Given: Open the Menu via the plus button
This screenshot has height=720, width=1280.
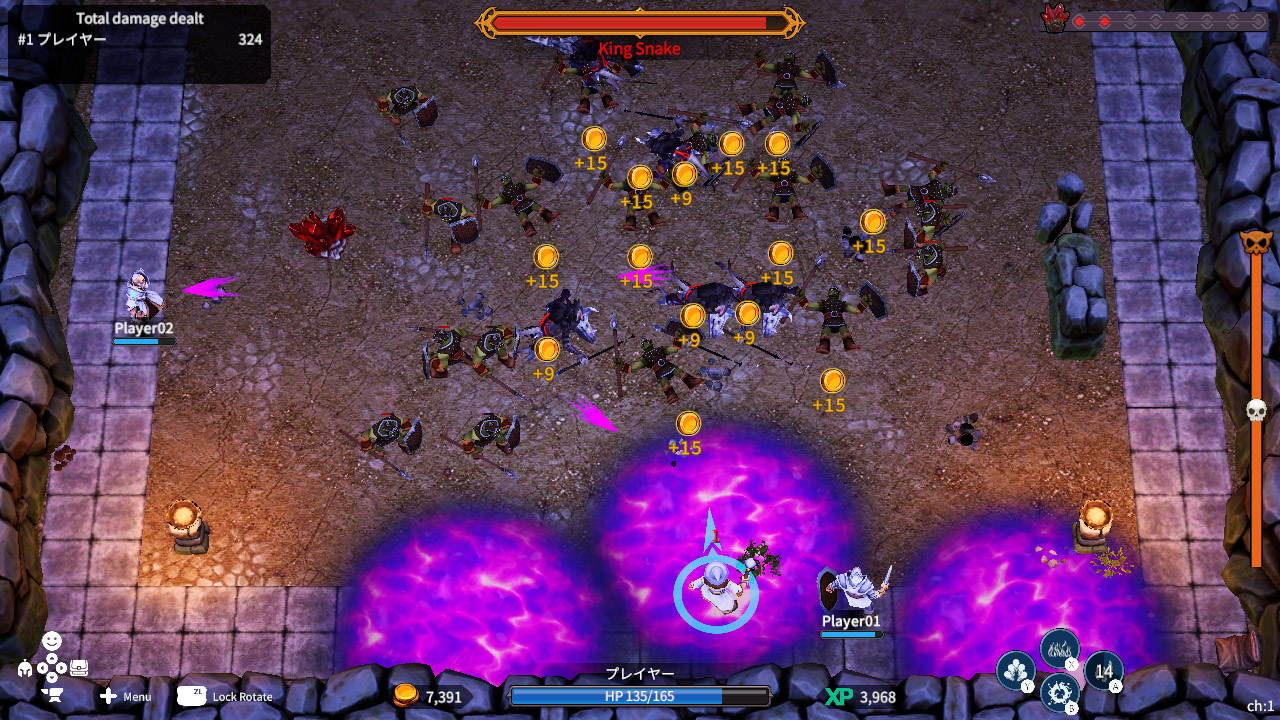Looking at the screenshot, I should tap(108, 696).
